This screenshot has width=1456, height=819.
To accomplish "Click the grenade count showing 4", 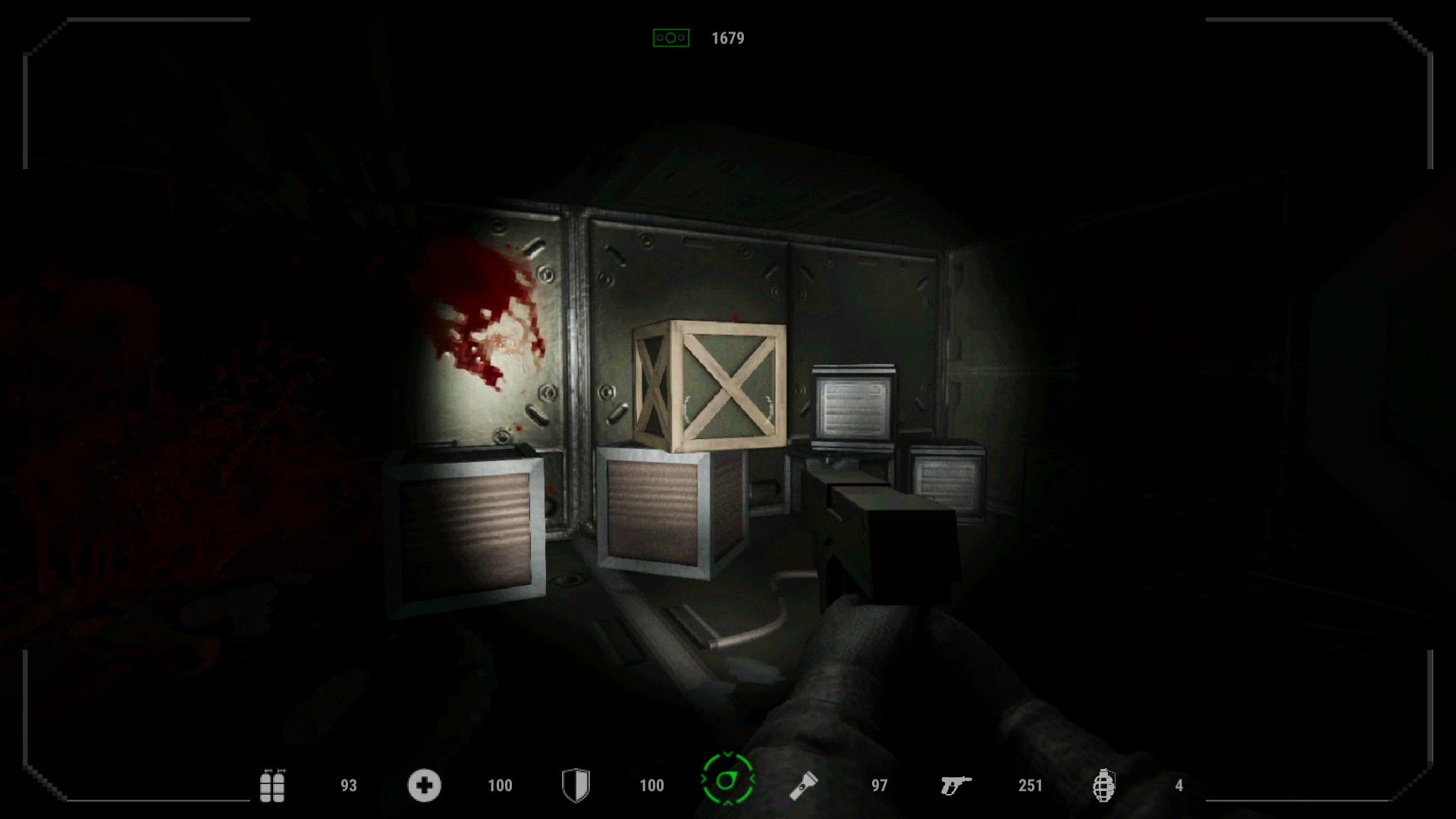I will pyautogui.click(x=1180, y=786).
